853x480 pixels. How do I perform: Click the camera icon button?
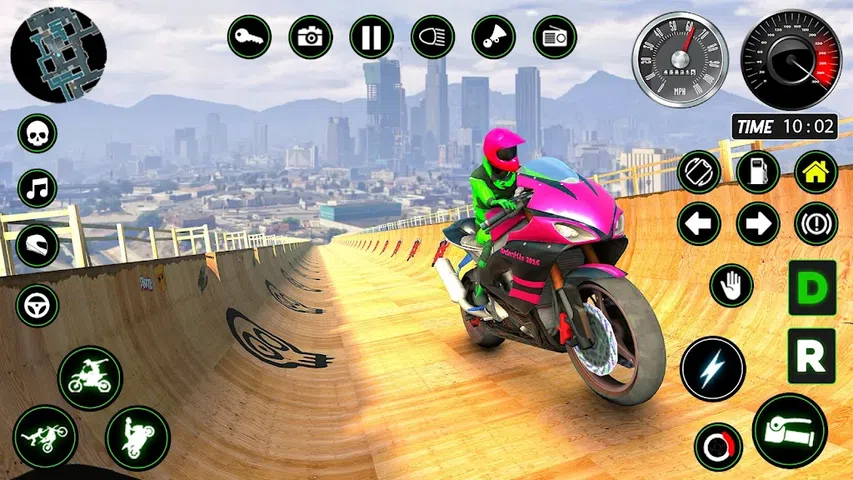click(310, 38)
